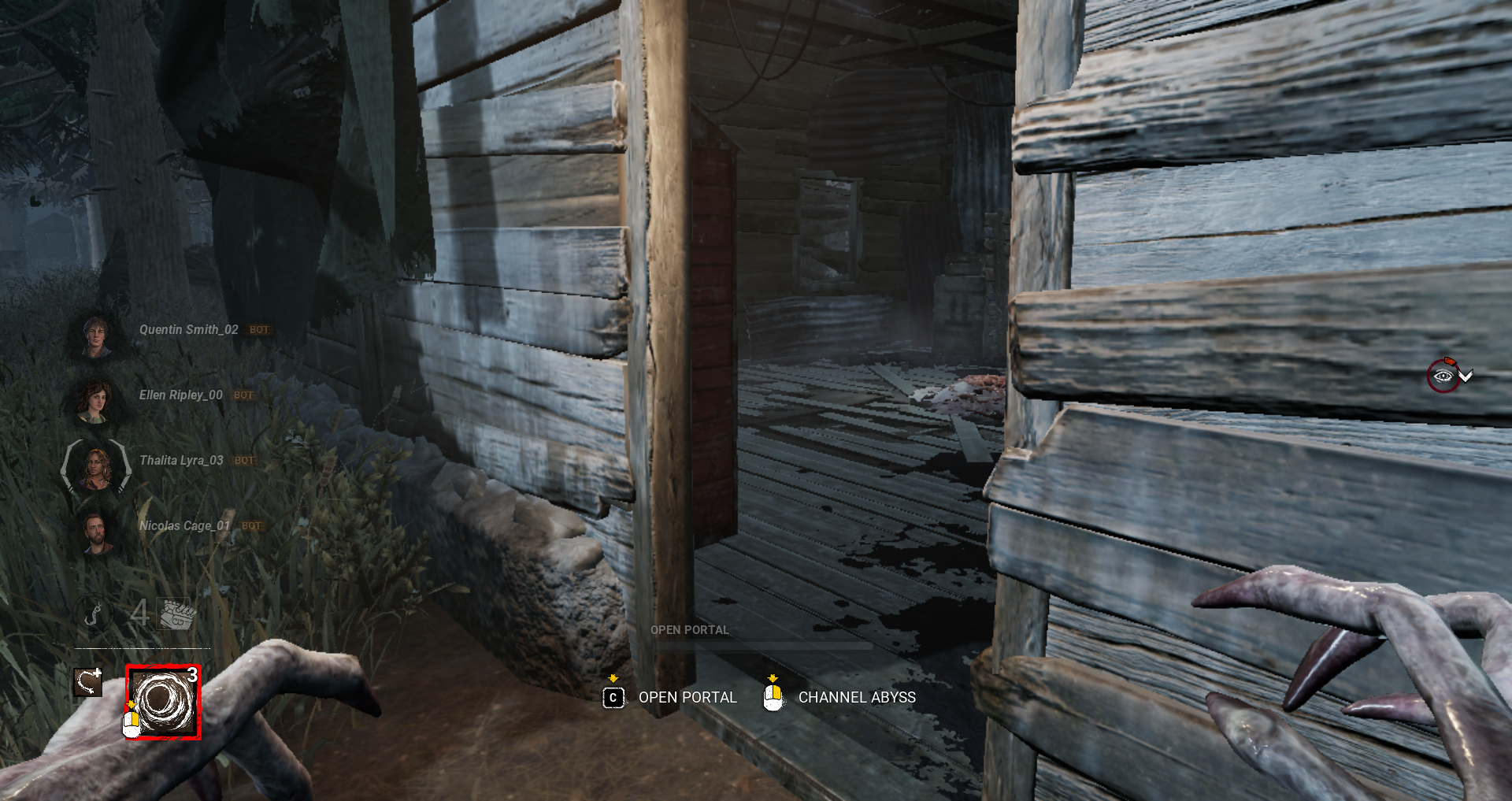
Task: Toggle the checkmark beside the eye indicator
Action: (x=1465, y=376)
